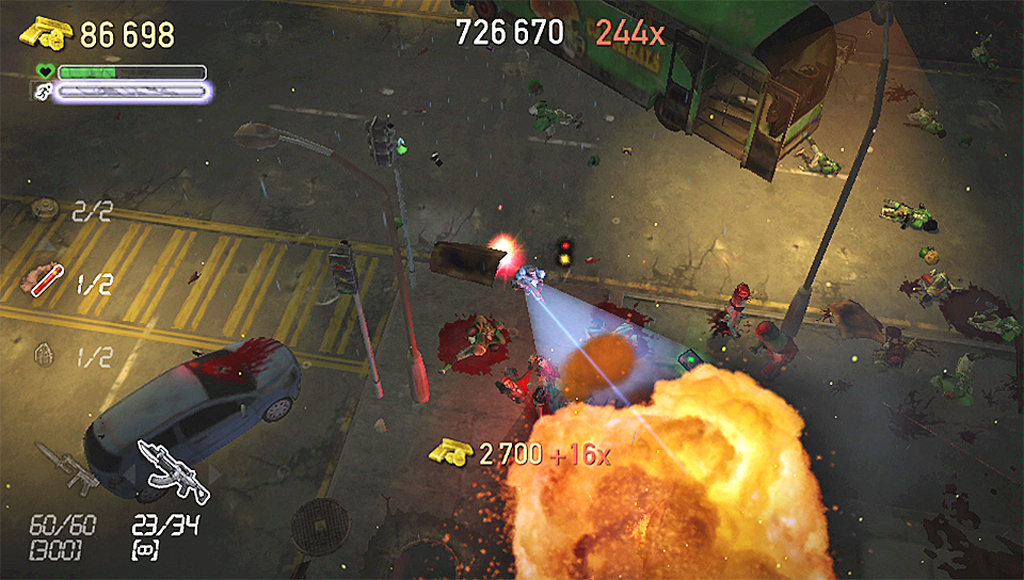Select the highlighted AK assault rifle
The width and height of the screenshot is (1024, 580).
(172, 470)
